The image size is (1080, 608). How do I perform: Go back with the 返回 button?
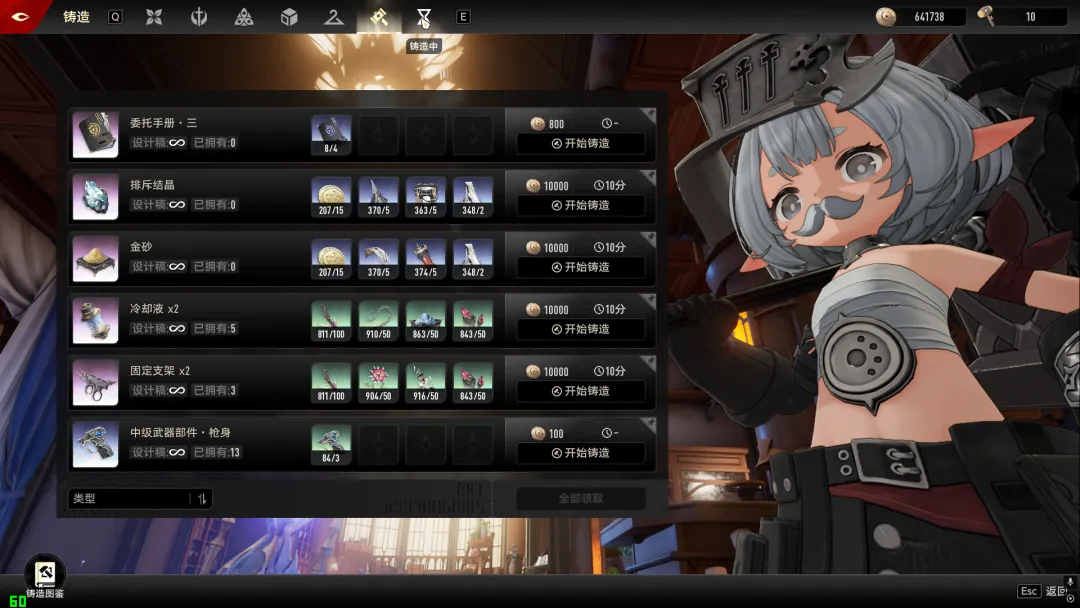pos(1055,592)
